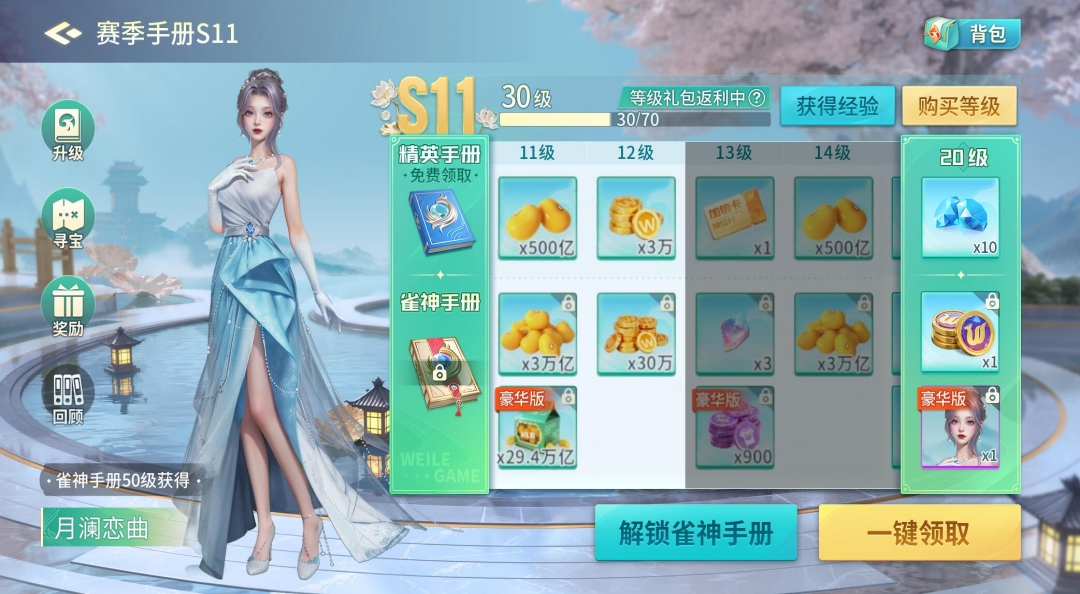Claim all with 一键领取 button
Image resolution: width=1080 pixels, height=594 pixels.
(919, 533)
